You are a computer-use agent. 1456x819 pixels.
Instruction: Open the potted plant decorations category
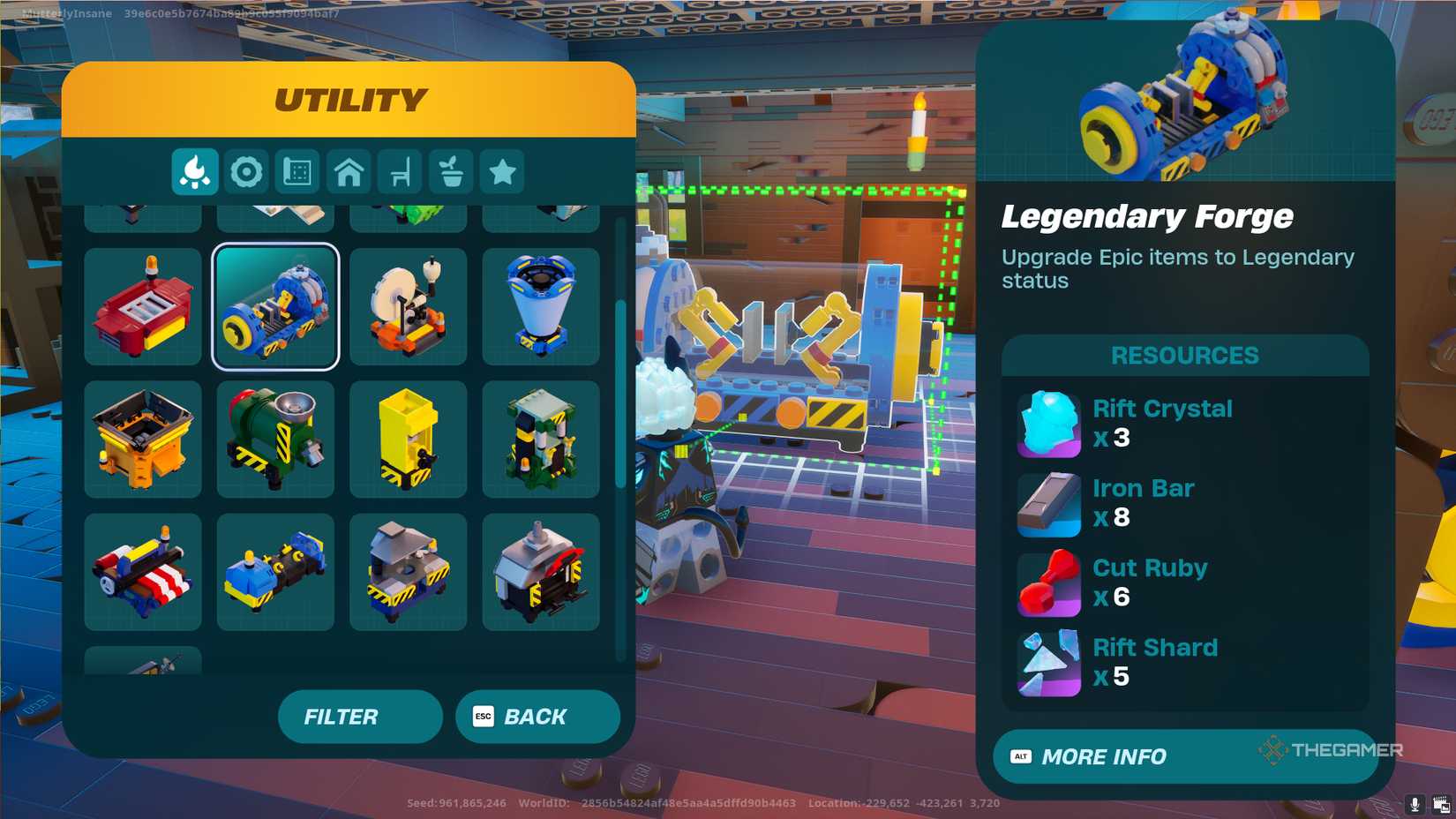pyautogui.click(x=452, y=172)
